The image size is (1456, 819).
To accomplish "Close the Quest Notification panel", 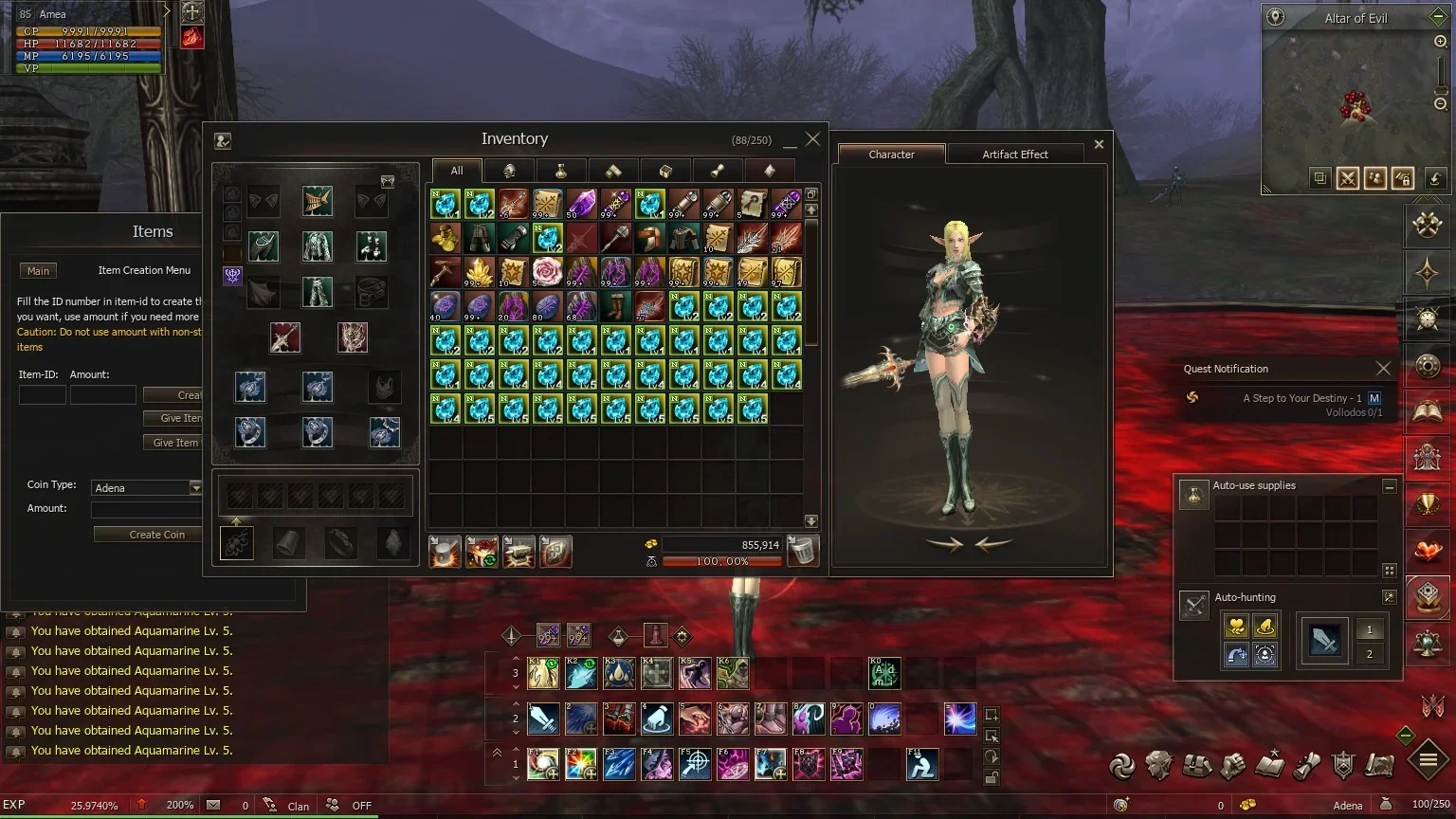I will (1383, 369).
